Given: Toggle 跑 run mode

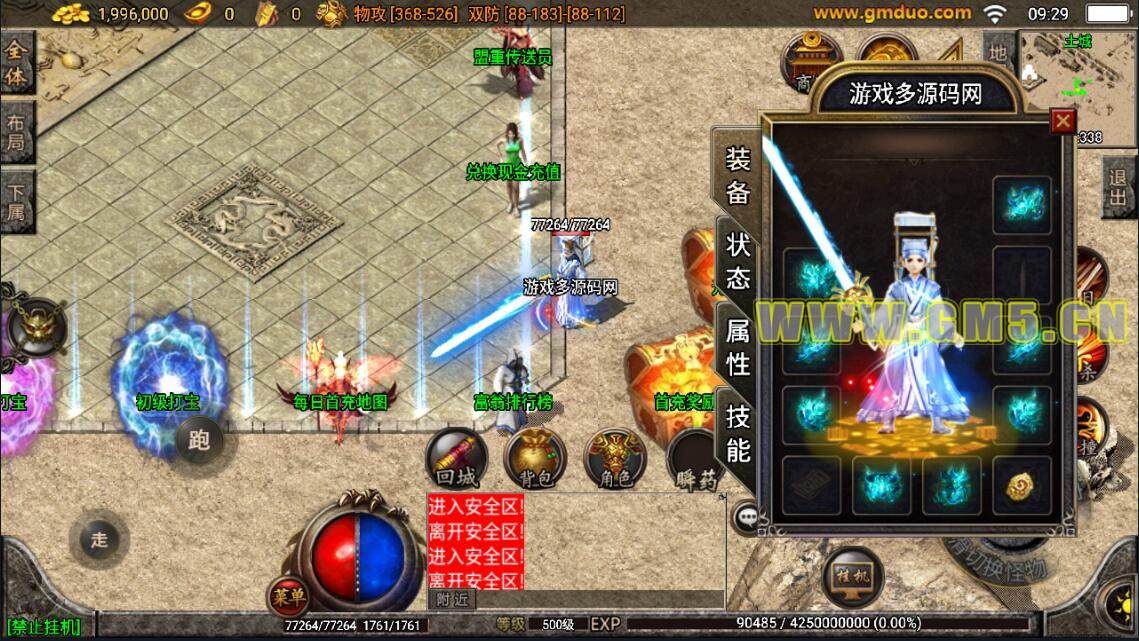Looking at the screenshot, I should (199, 440).
